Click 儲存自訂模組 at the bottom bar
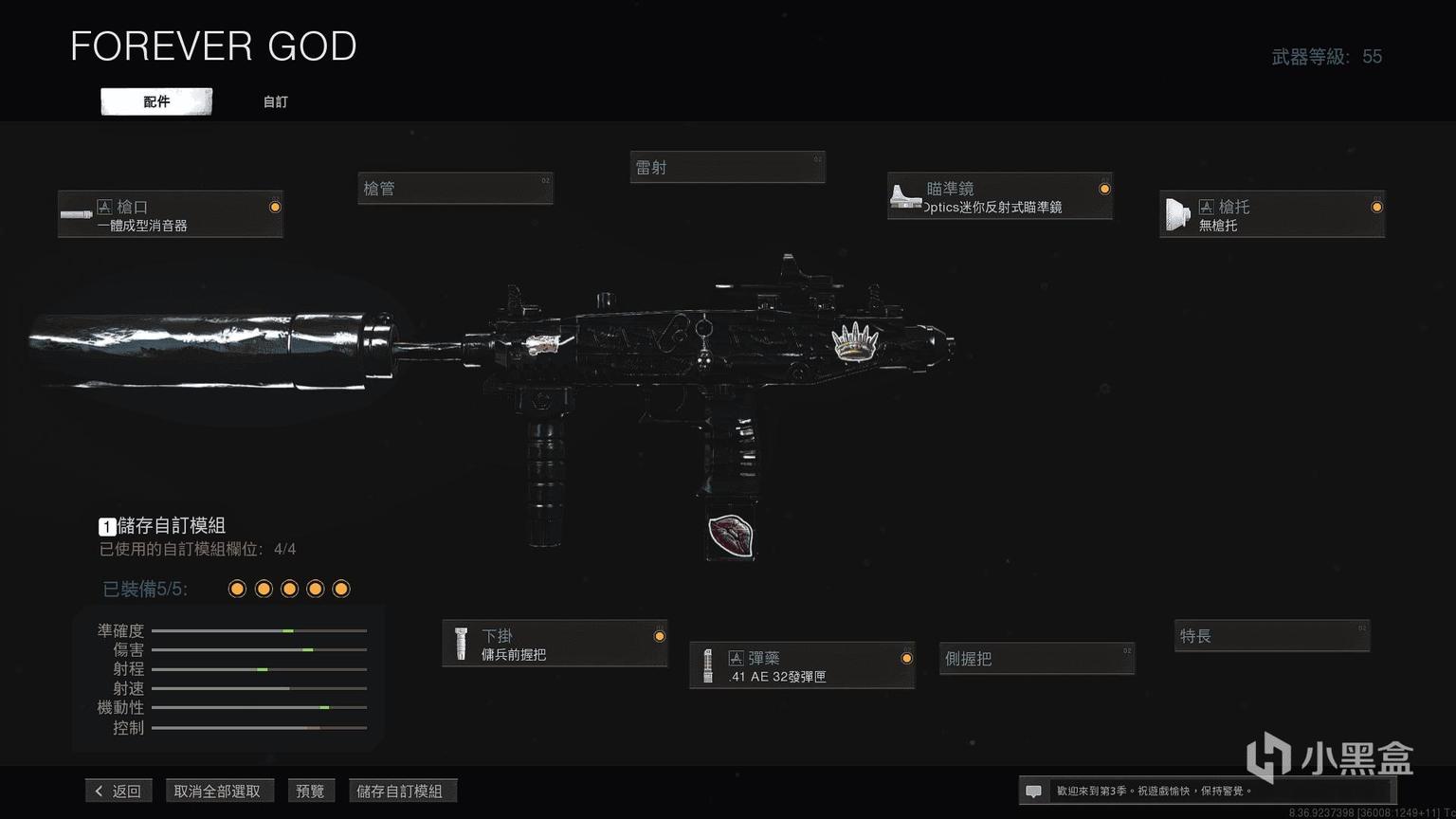 pos(400,791)
